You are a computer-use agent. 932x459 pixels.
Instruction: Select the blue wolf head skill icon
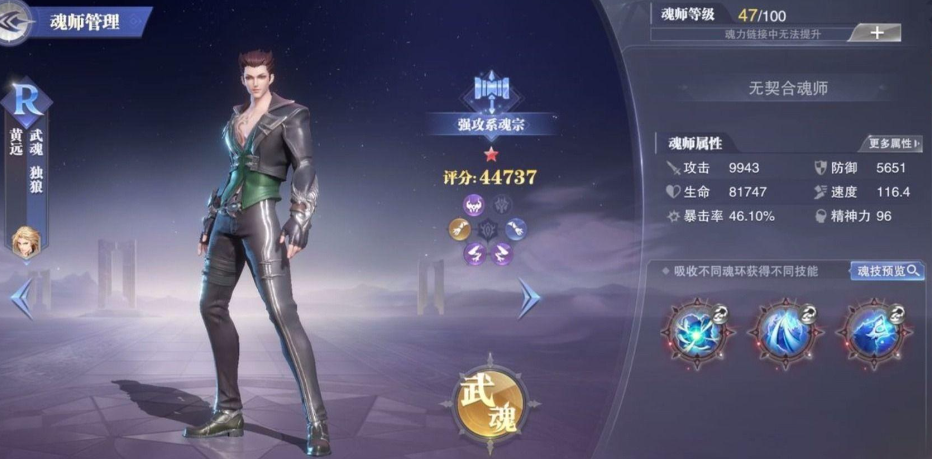coord(868,331)
